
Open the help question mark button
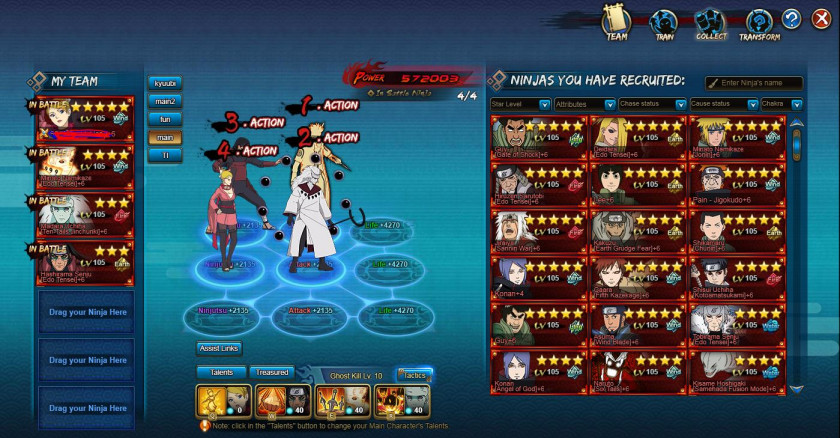point(792,19)
